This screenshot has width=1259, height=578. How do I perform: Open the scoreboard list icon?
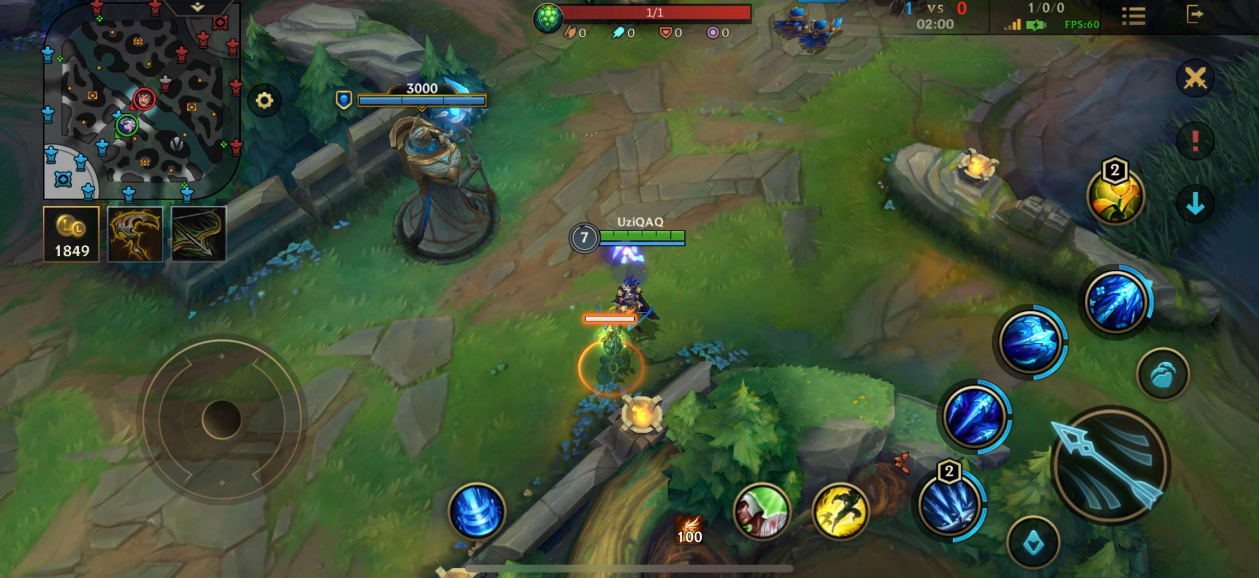point(1133,15)
